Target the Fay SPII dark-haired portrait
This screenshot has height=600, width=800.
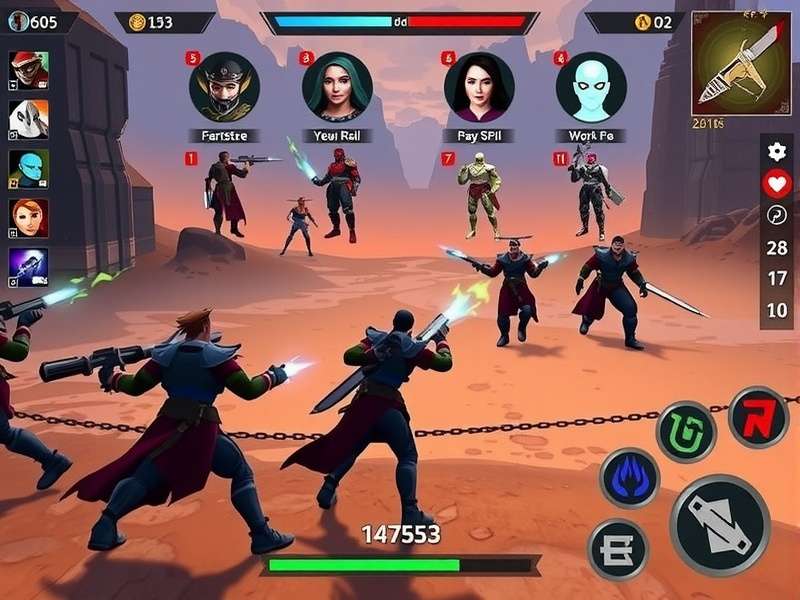click(479, 87)
